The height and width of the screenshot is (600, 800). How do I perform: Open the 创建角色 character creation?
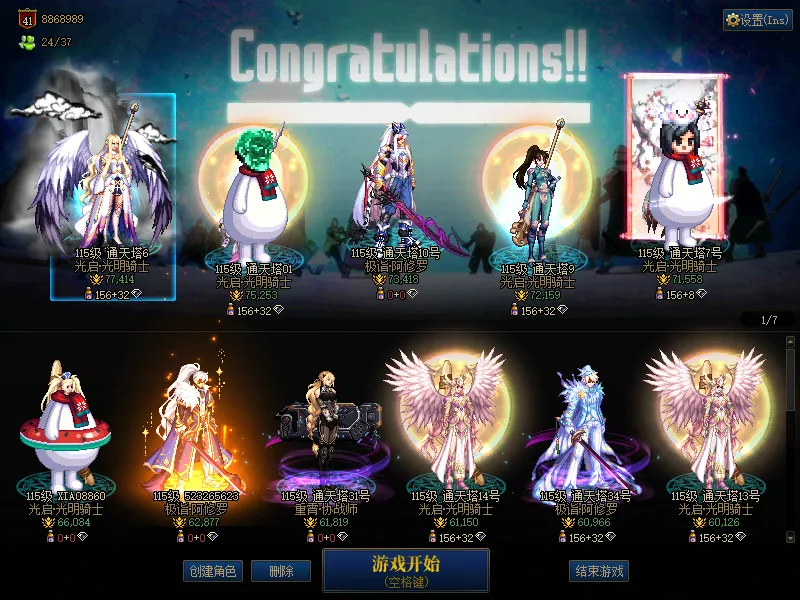click(212, 571)
